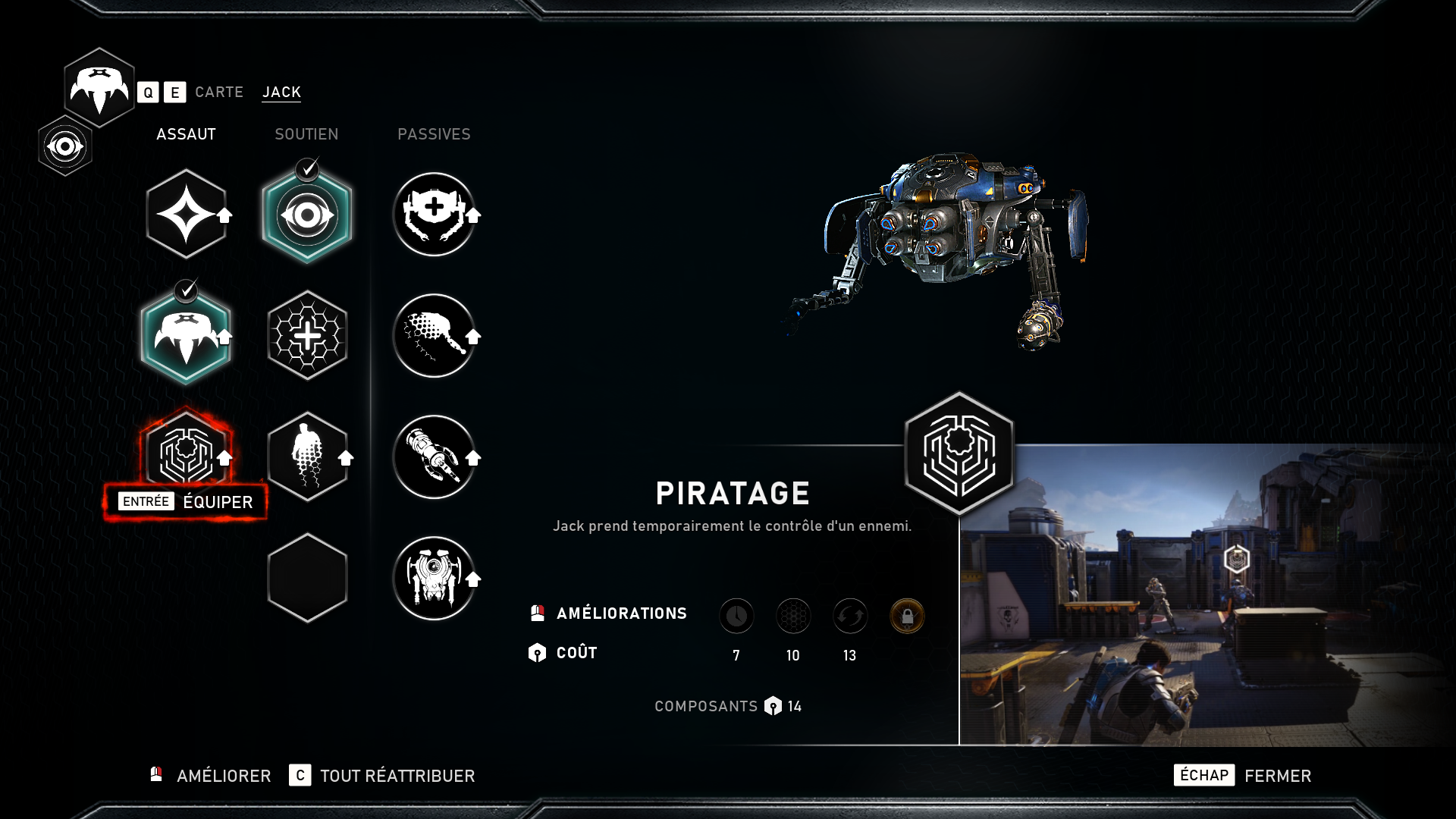1456x819 pixels.
Task: Select the honeycomb grenade passive icon
Action: coord(435,336)
